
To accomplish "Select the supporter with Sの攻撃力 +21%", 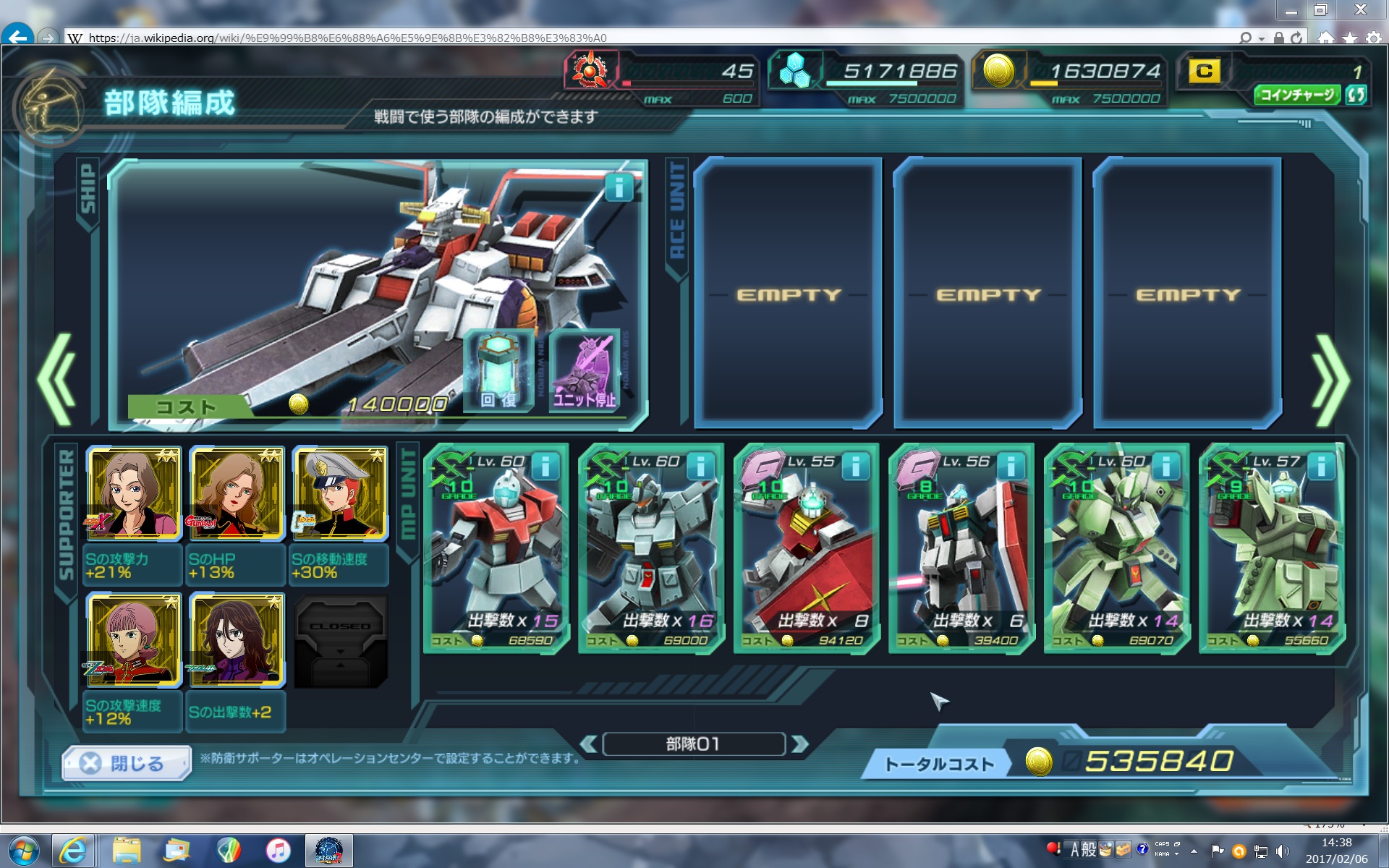I will tap(134, 493).
